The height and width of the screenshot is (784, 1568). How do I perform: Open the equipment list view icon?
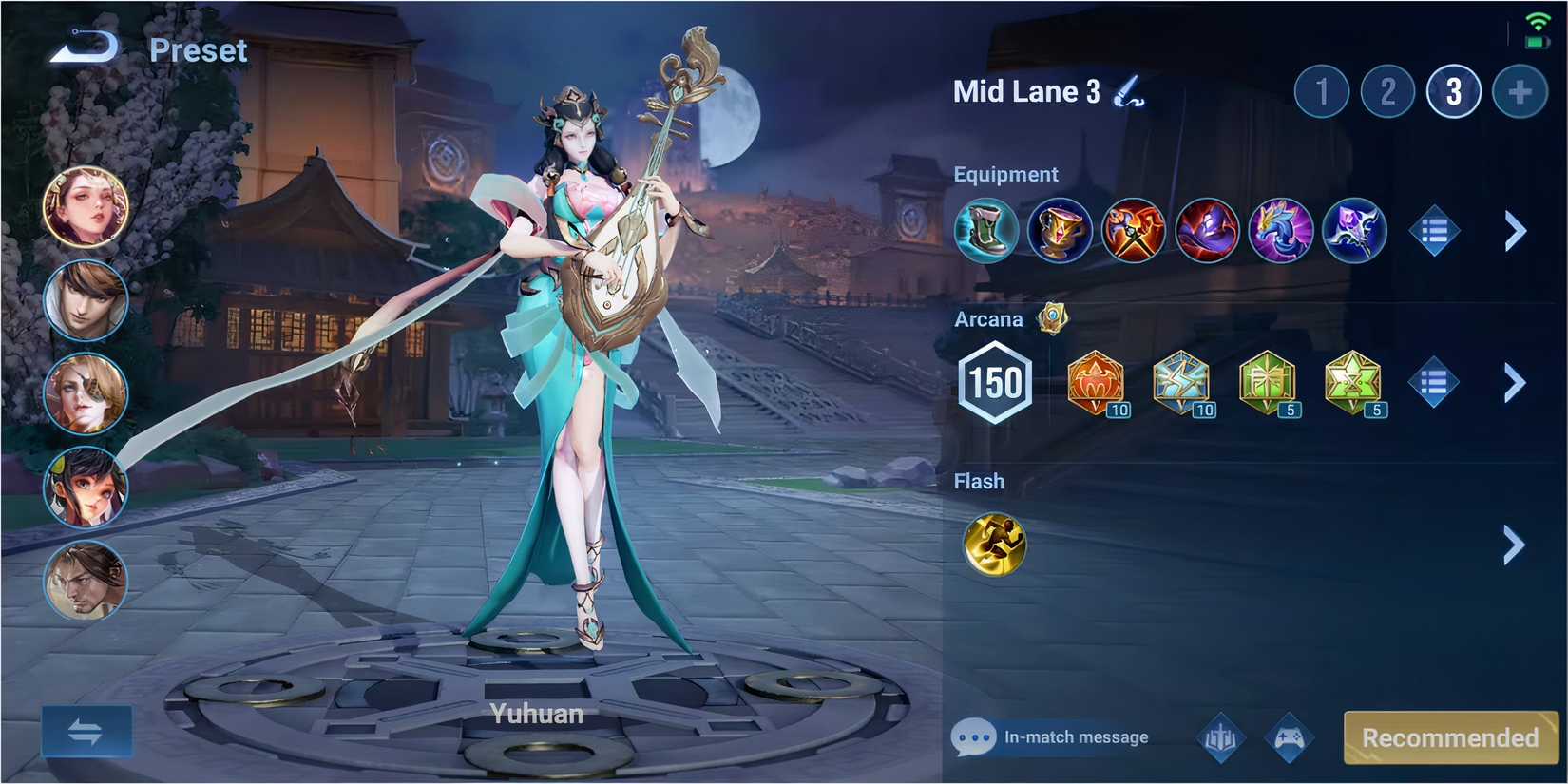[x=1433, y=230]
